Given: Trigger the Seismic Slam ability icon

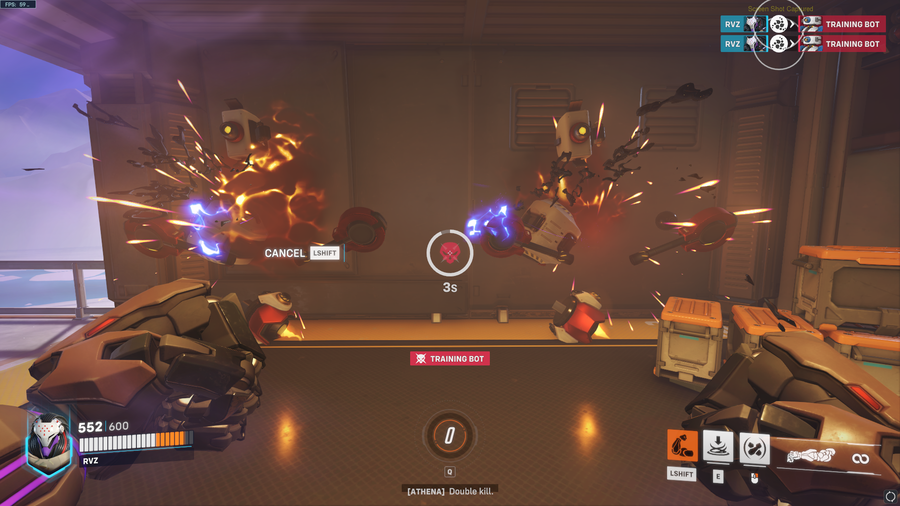Looking at the screenshot, I should pos(718,446).
